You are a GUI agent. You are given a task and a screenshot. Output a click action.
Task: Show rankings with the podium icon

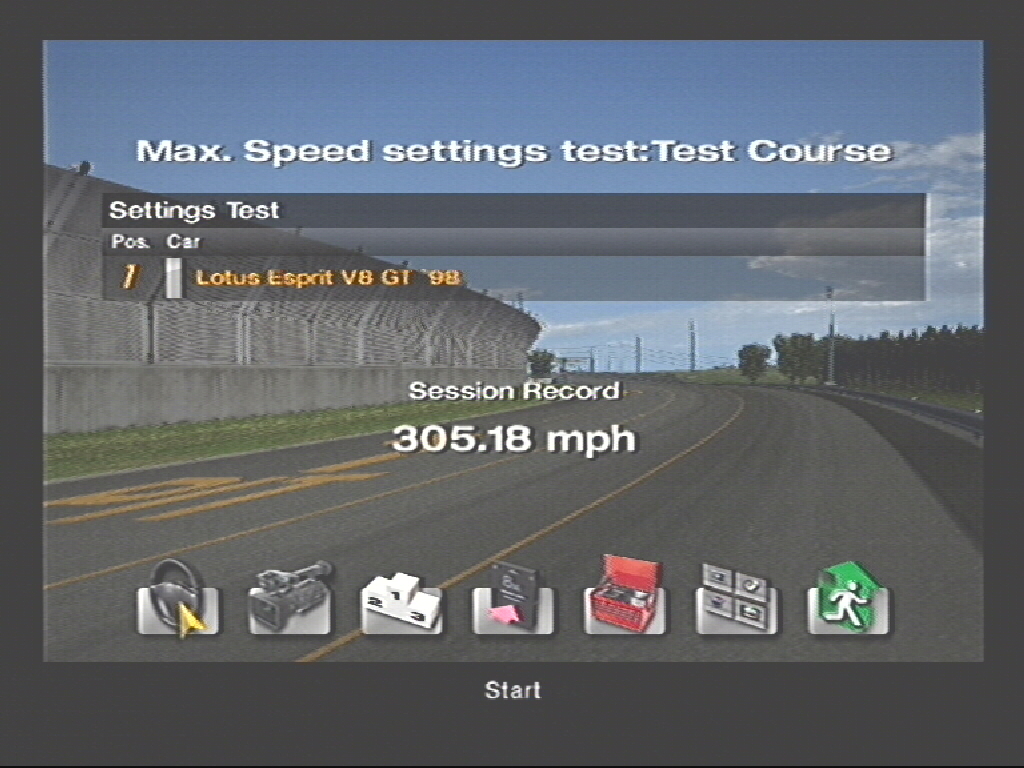click(x=401, y=601)
